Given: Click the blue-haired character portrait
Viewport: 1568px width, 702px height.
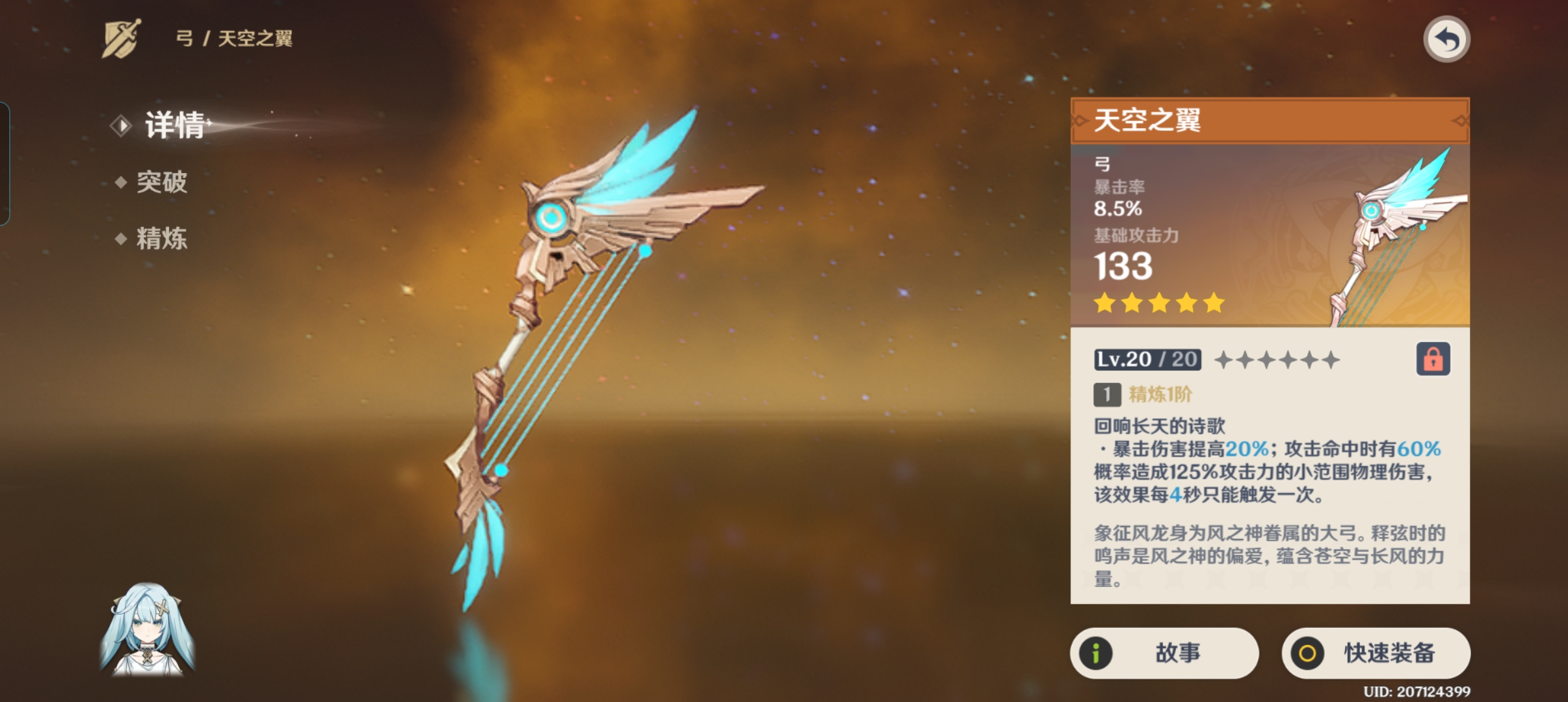Looking at the screenshot, I should pos(148,629).
